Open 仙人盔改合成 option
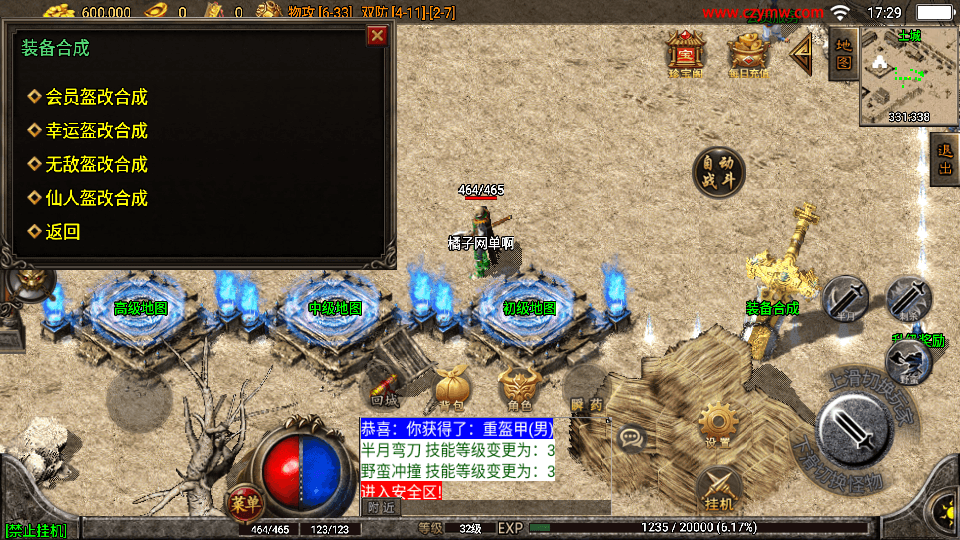The image size is (960, 540). (x=97, y=198)
